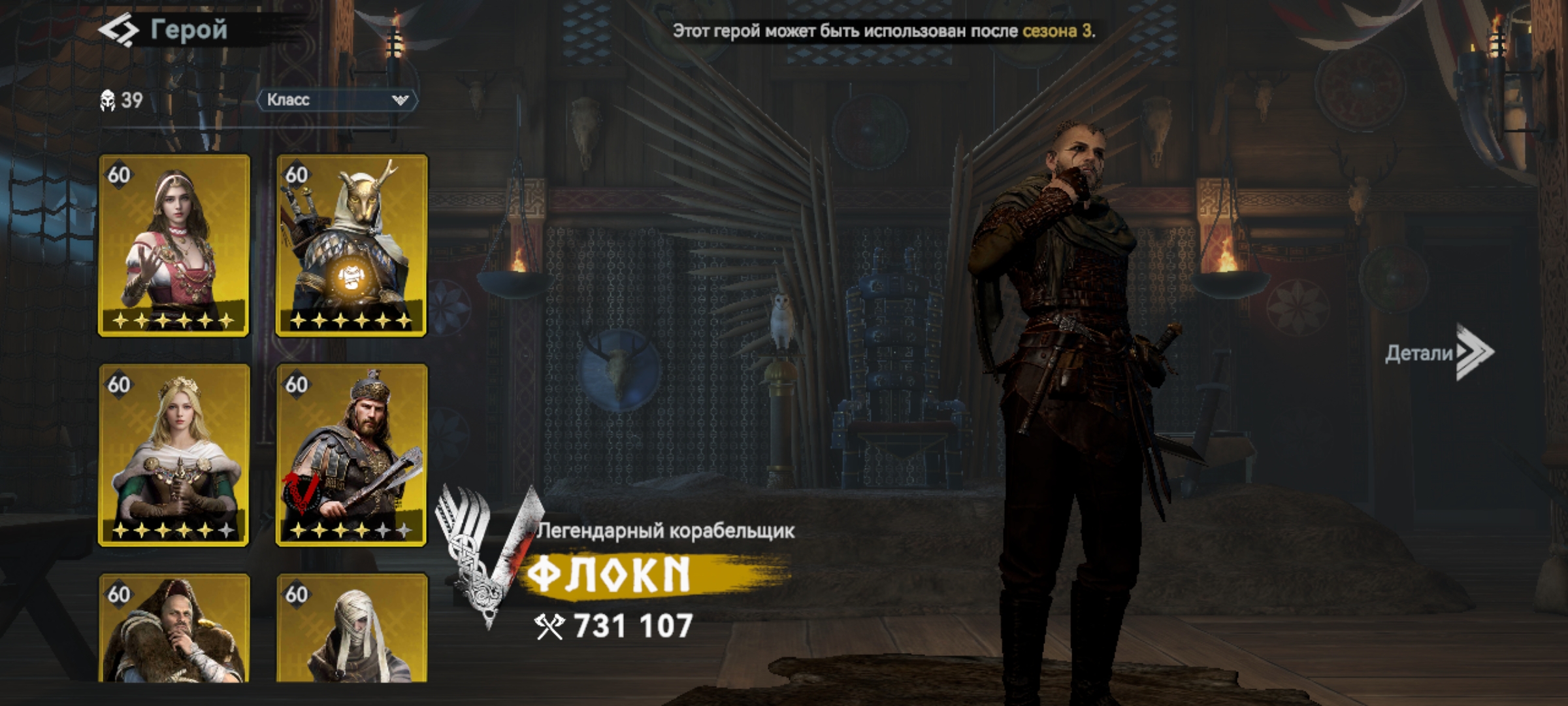Image resolution: width=1568 pixels, height=706 pixels.
Task: Choose the blonde crowned queen hero card
Action: (x=174, y=455)
